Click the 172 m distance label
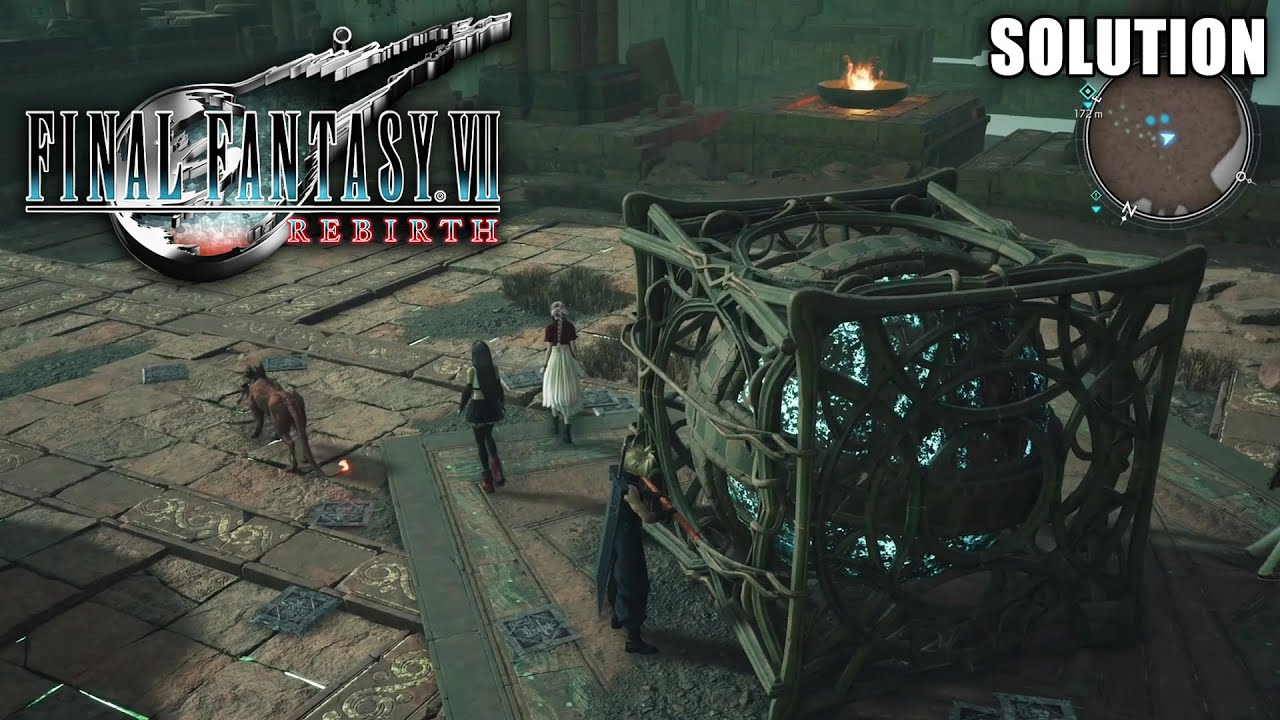Viewport: 1280px width, 720px height. coord(1088,113)
